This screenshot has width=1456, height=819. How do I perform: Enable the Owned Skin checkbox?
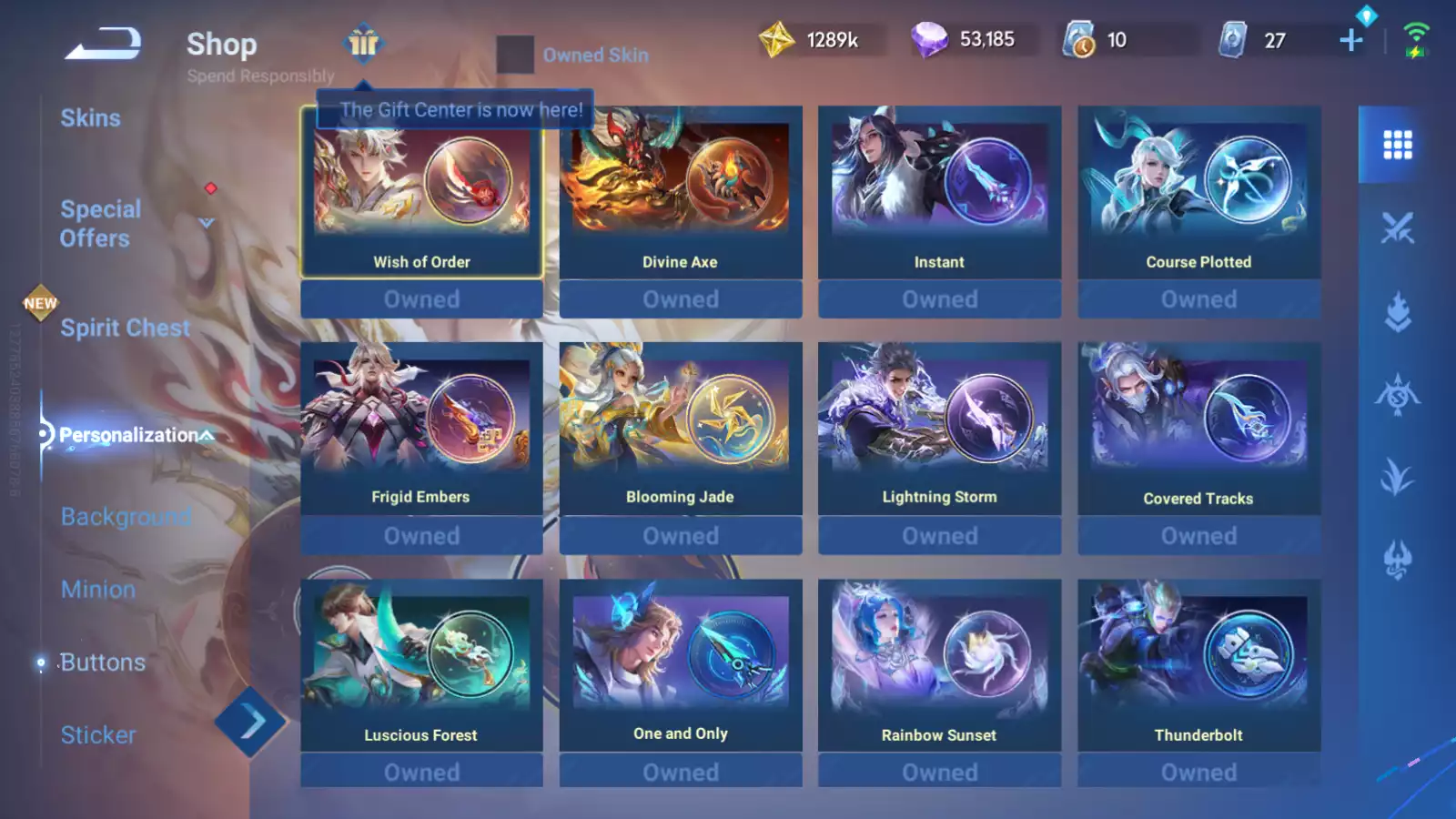[x=515, y=55]
